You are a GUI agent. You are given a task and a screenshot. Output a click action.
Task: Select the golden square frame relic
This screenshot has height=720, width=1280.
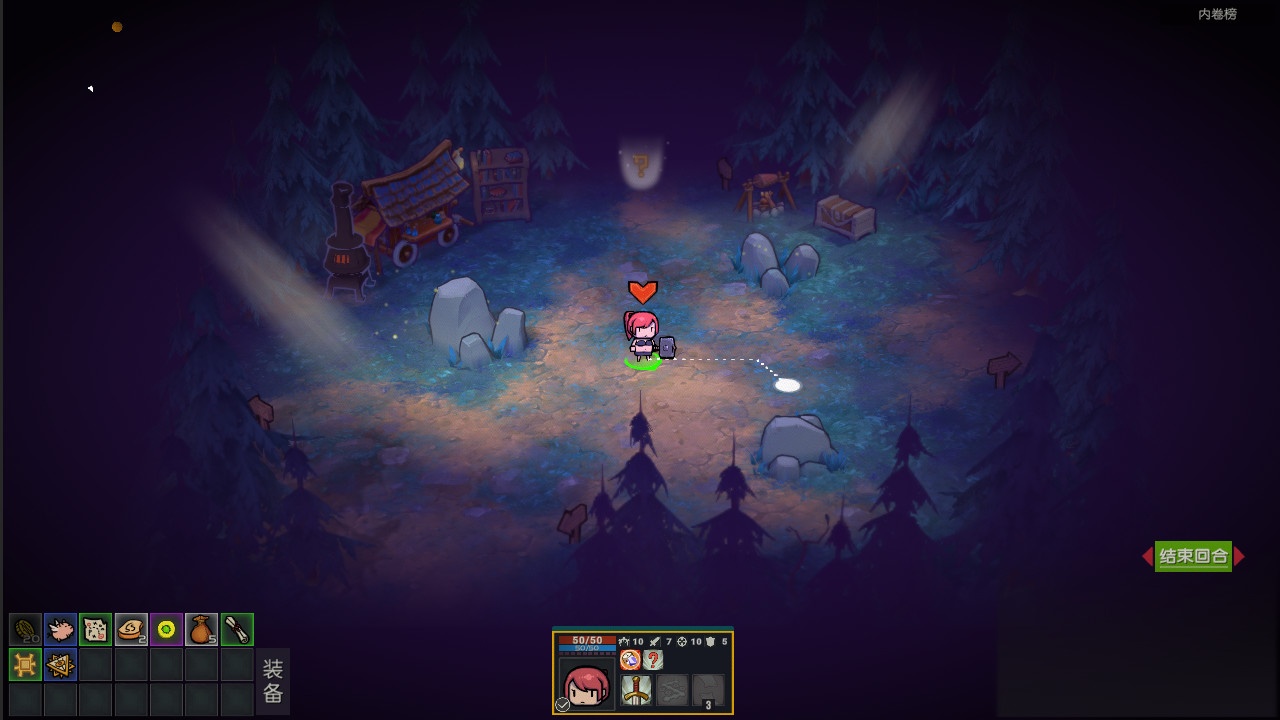[x=26, y=664]
